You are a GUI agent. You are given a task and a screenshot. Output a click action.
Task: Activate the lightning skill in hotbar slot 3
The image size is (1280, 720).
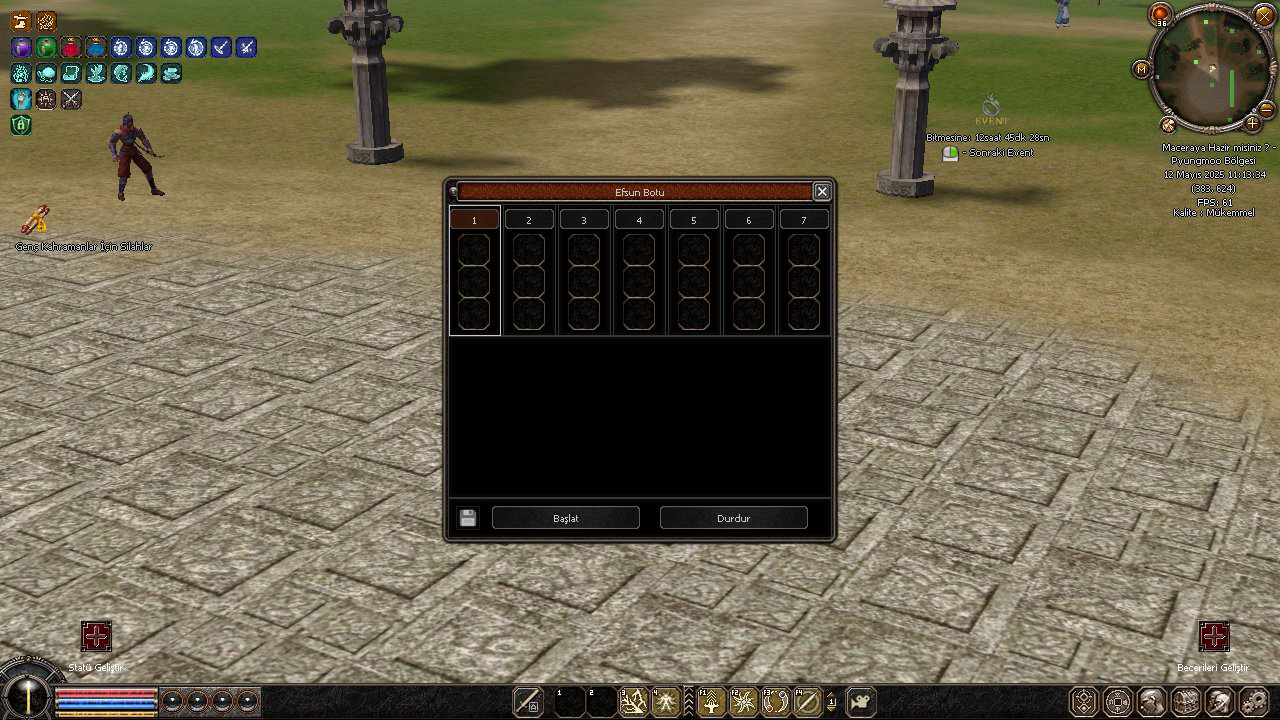coord(633,702)
